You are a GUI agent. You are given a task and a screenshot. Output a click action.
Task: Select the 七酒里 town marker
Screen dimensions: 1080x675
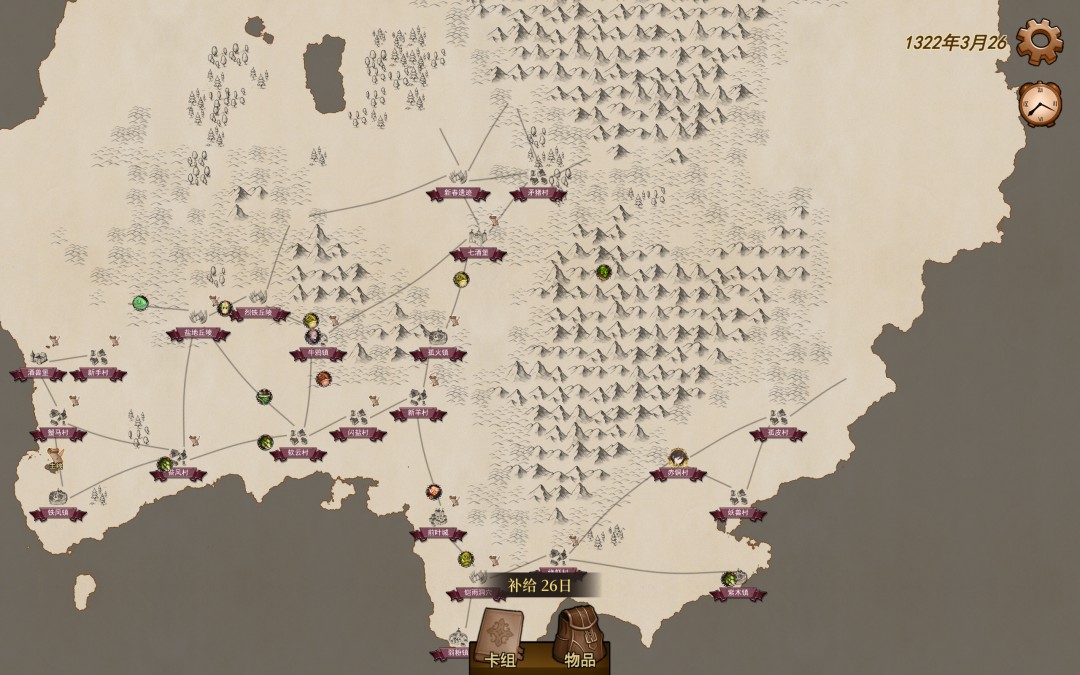point(476,253)
